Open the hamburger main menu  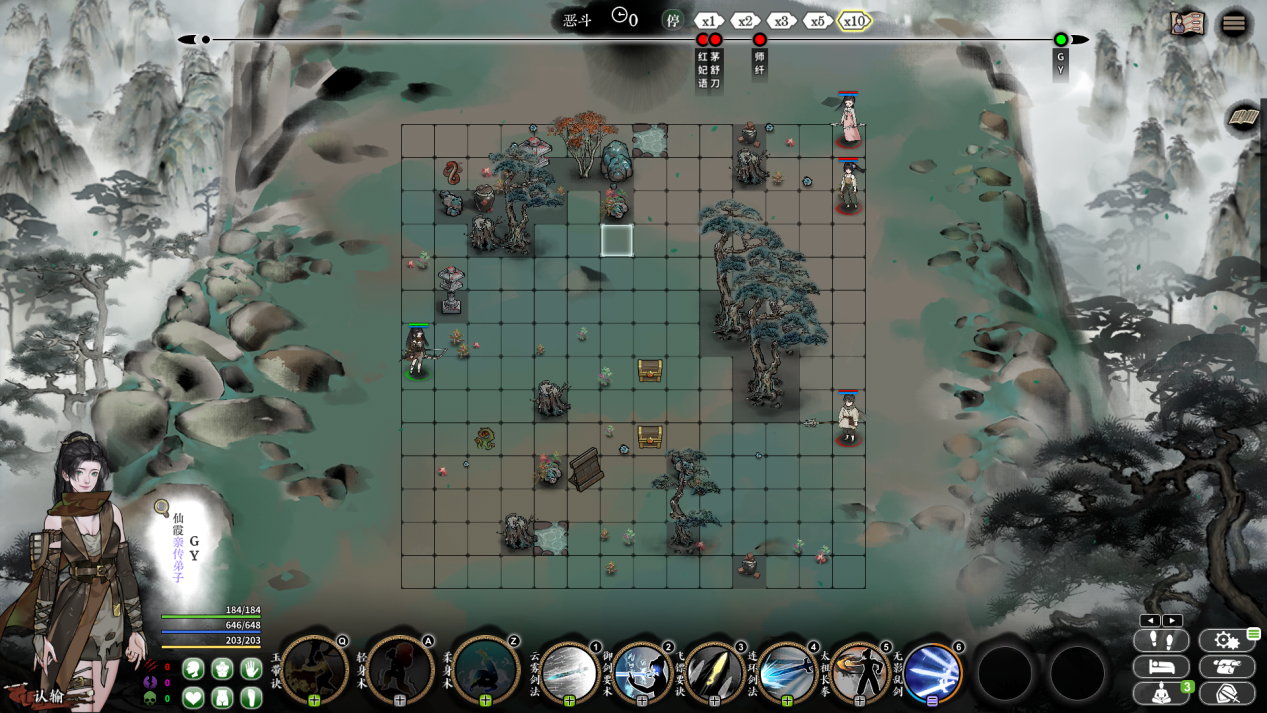pos(1234,24)
